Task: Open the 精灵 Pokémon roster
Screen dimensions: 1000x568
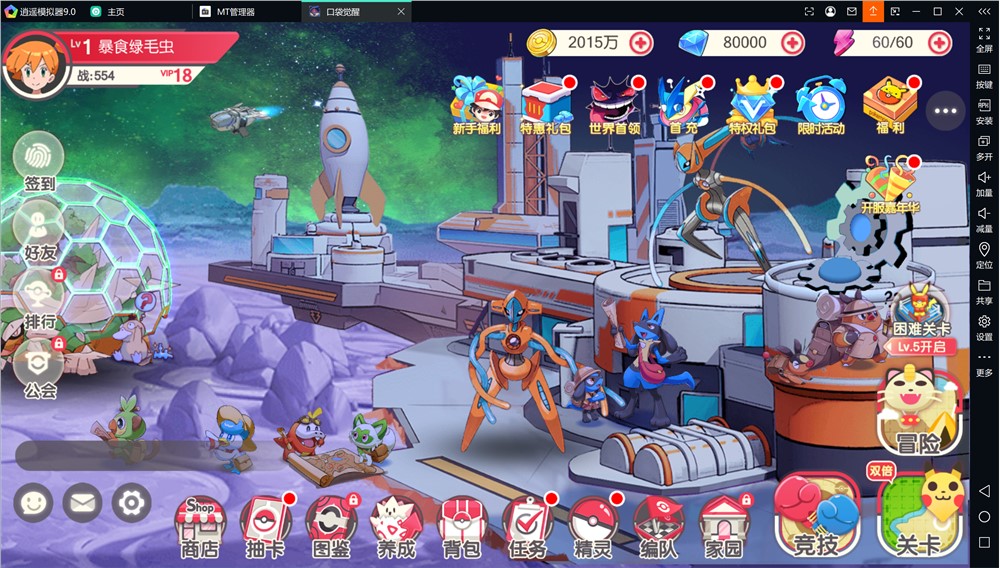Action: [593, 526]
